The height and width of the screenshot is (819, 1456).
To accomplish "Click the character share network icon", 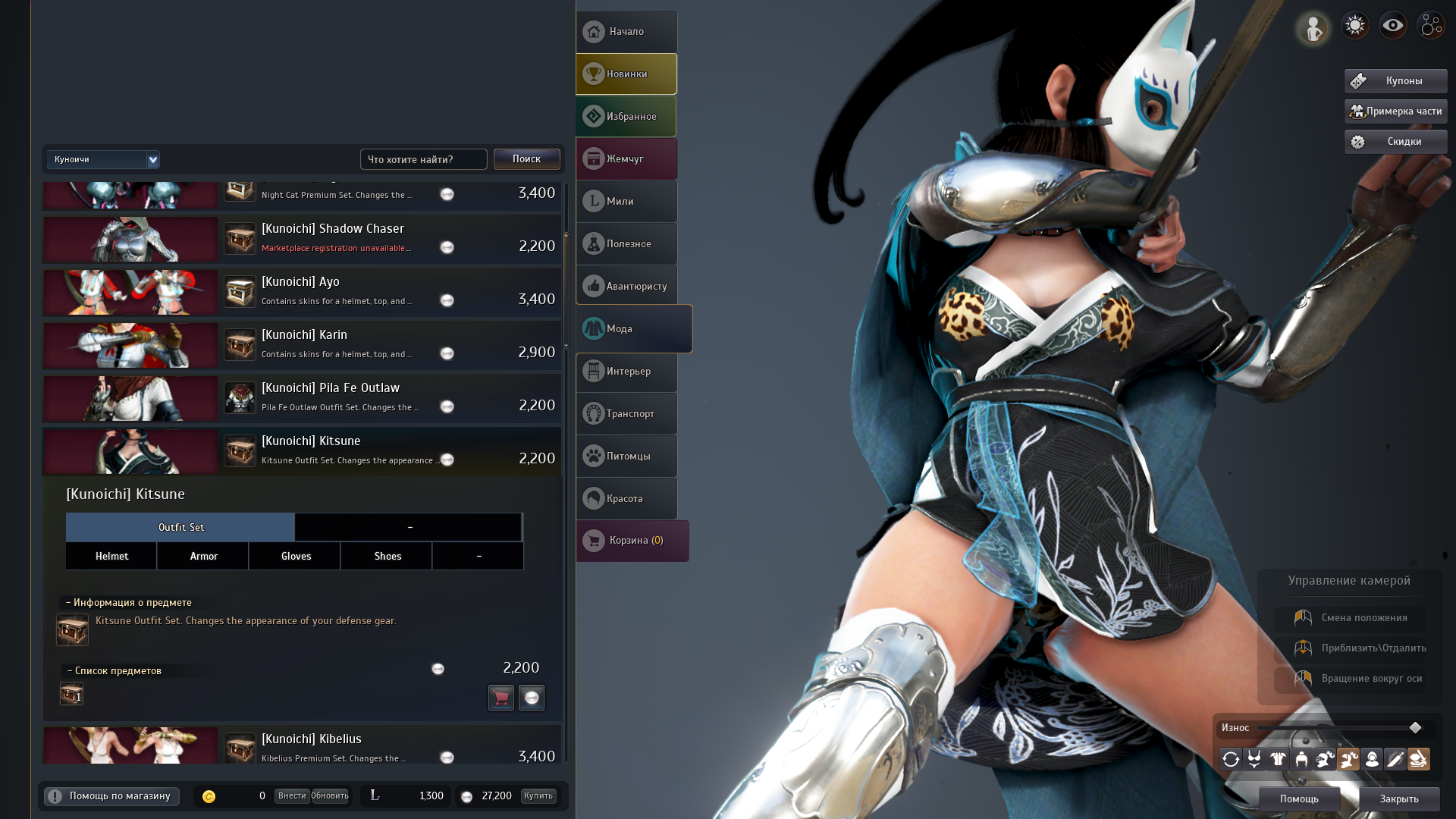I will (x=1431, y=25).
